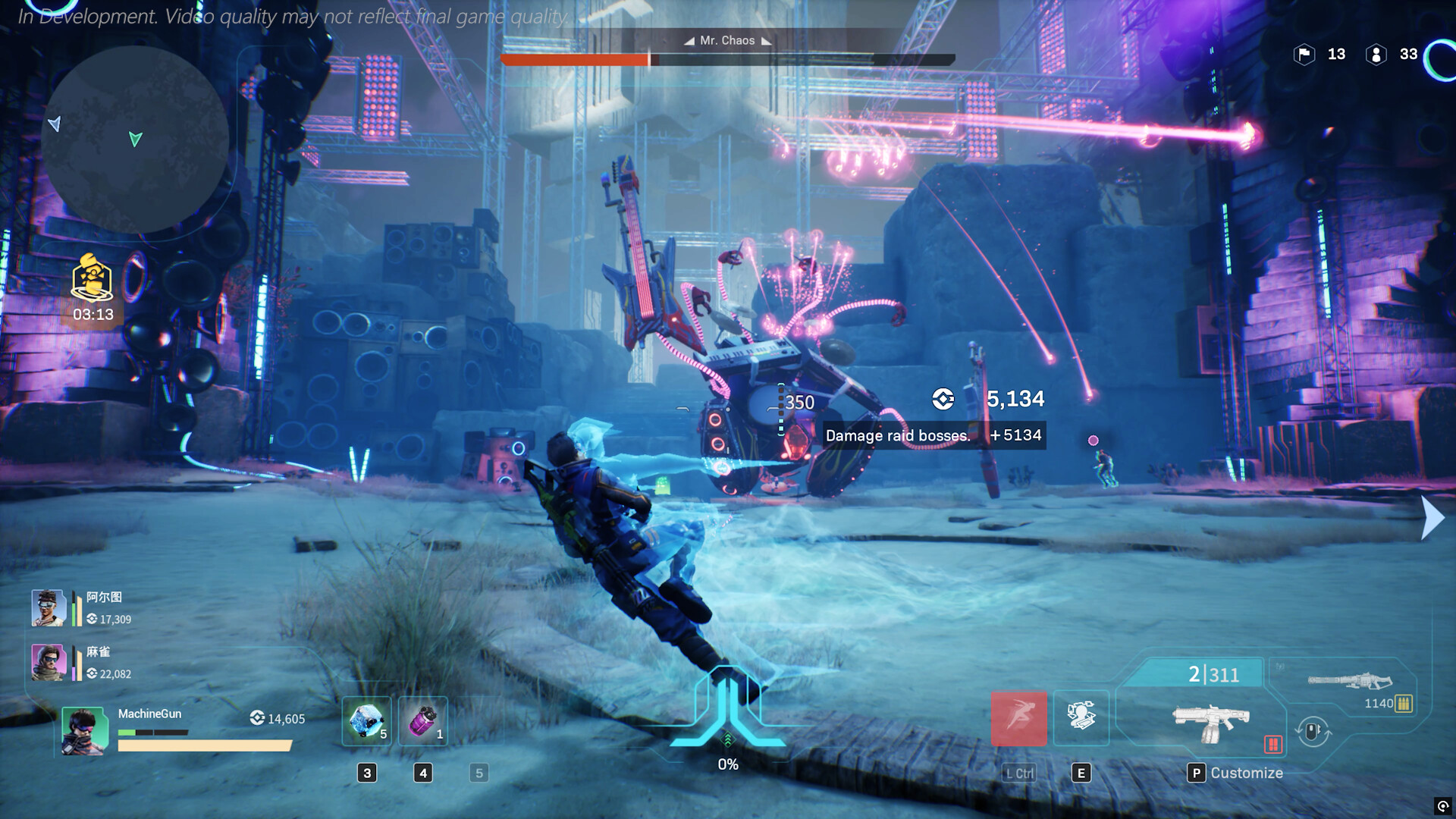Click teammate 麻雀's portrait
The image size is (1456, 819).
point(49,662)
